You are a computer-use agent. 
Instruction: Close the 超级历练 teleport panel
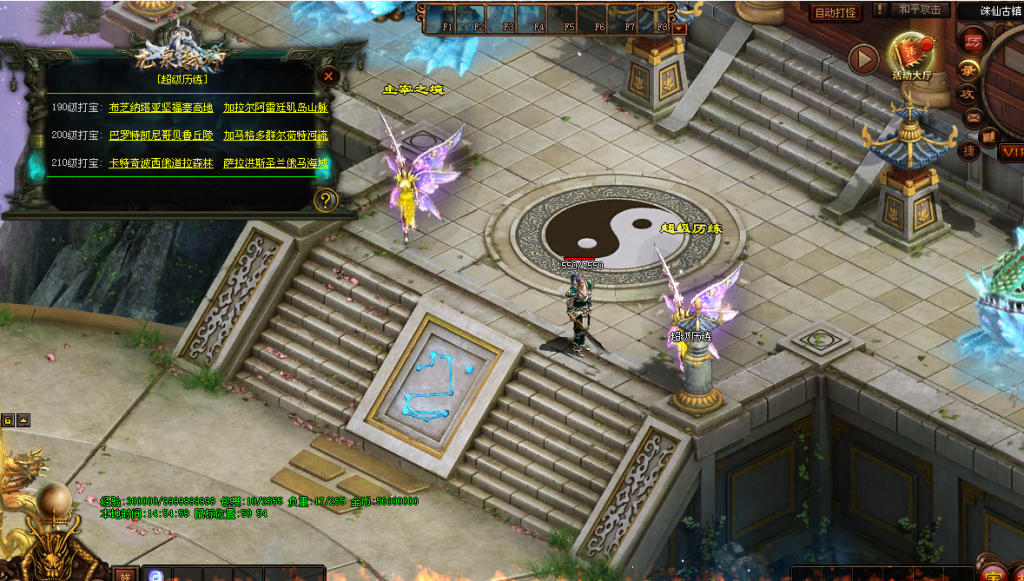click(327, 76)
